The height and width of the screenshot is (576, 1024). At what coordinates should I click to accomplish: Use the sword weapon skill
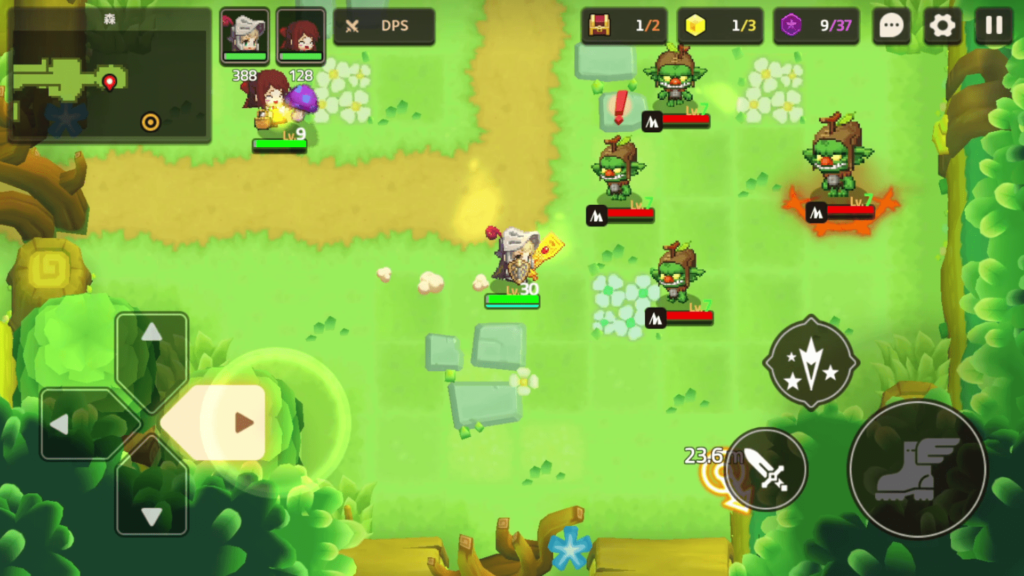click(767, 469)
